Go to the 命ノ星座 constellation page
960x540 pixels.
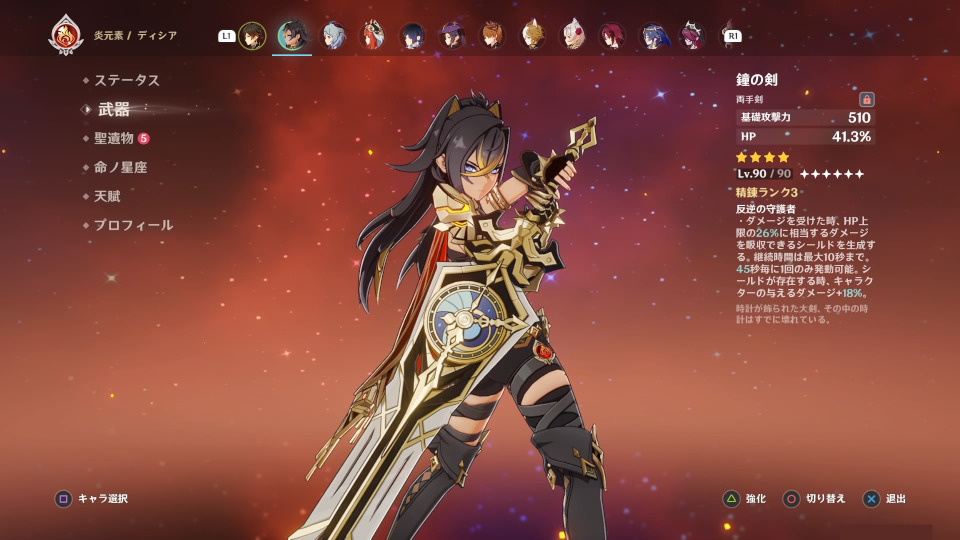[x=120, y=167]
